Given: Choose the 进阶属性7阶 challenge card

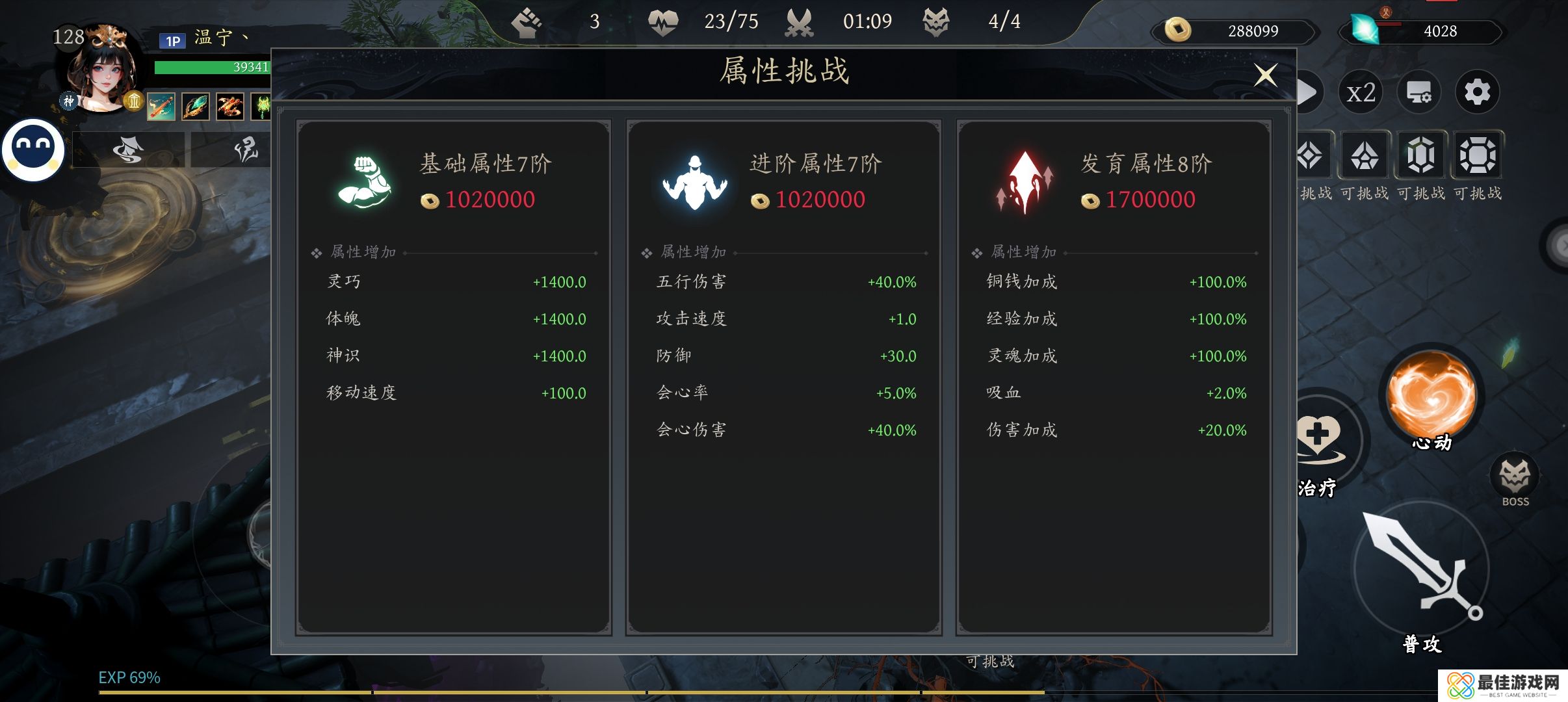Looking at the screenshot, I should click(x=783, y=377).
